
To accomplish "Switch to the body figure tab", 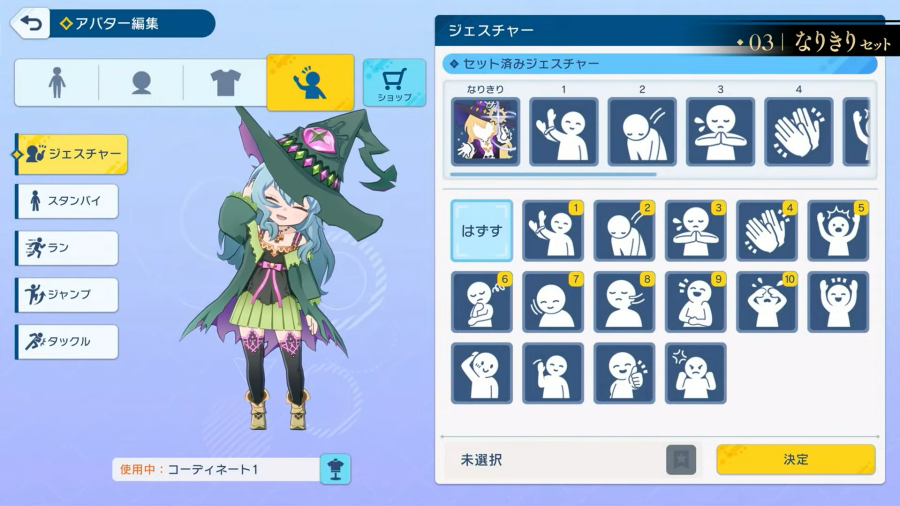I will (x=57, y=83).
